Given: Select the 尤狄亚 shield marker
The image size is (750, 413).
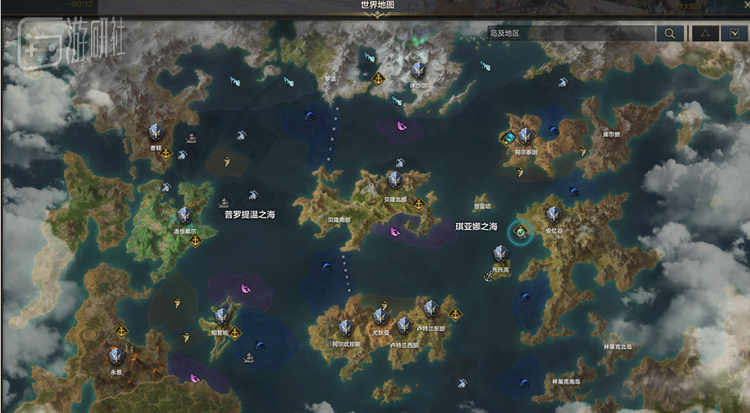Looking at the screenshot, I should pos(380,315).
